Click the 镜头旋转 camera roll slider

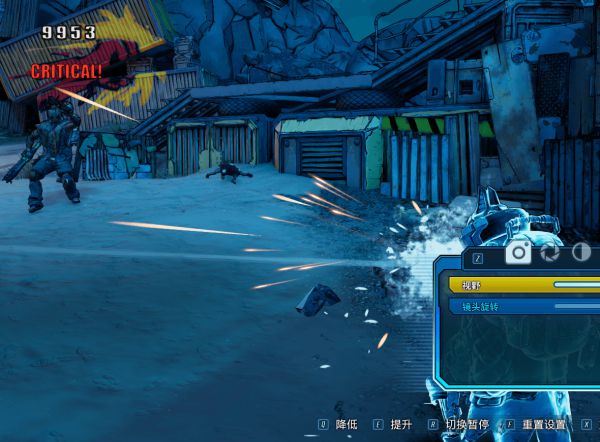575,306
